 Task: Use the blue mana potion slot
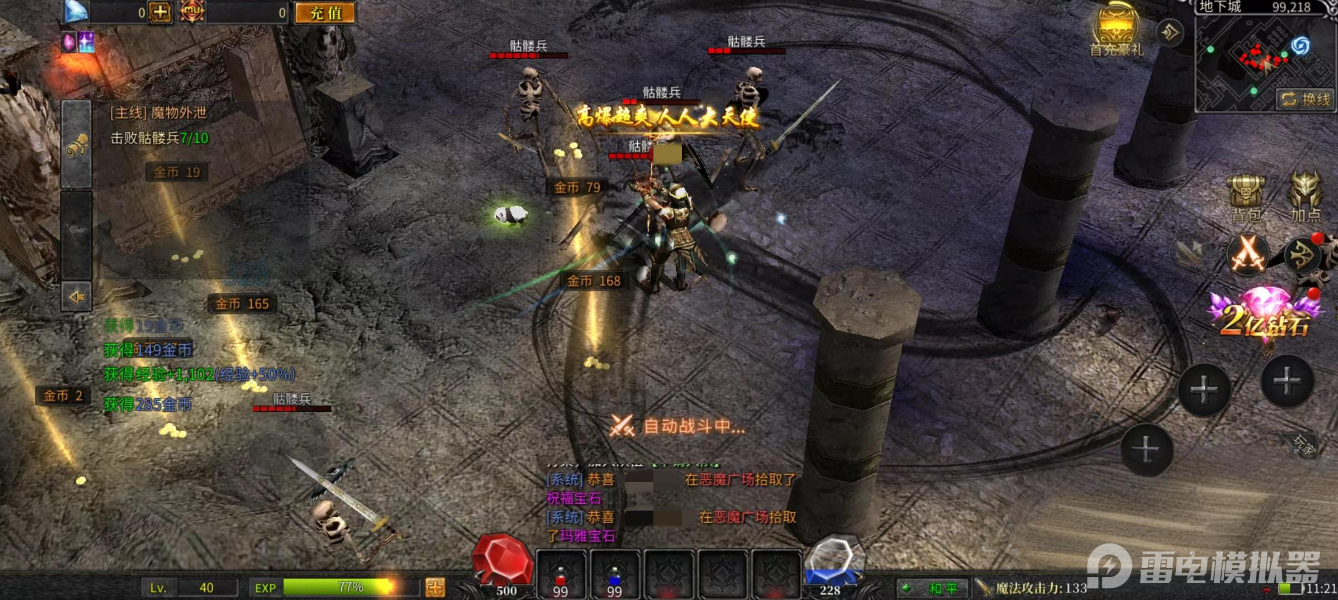tap(614, 575)
